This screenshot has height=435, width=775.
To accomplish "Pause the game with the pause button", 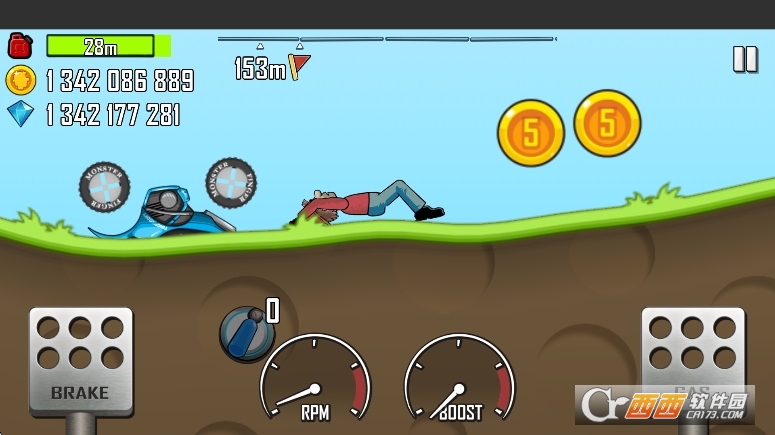I will 745,59.
